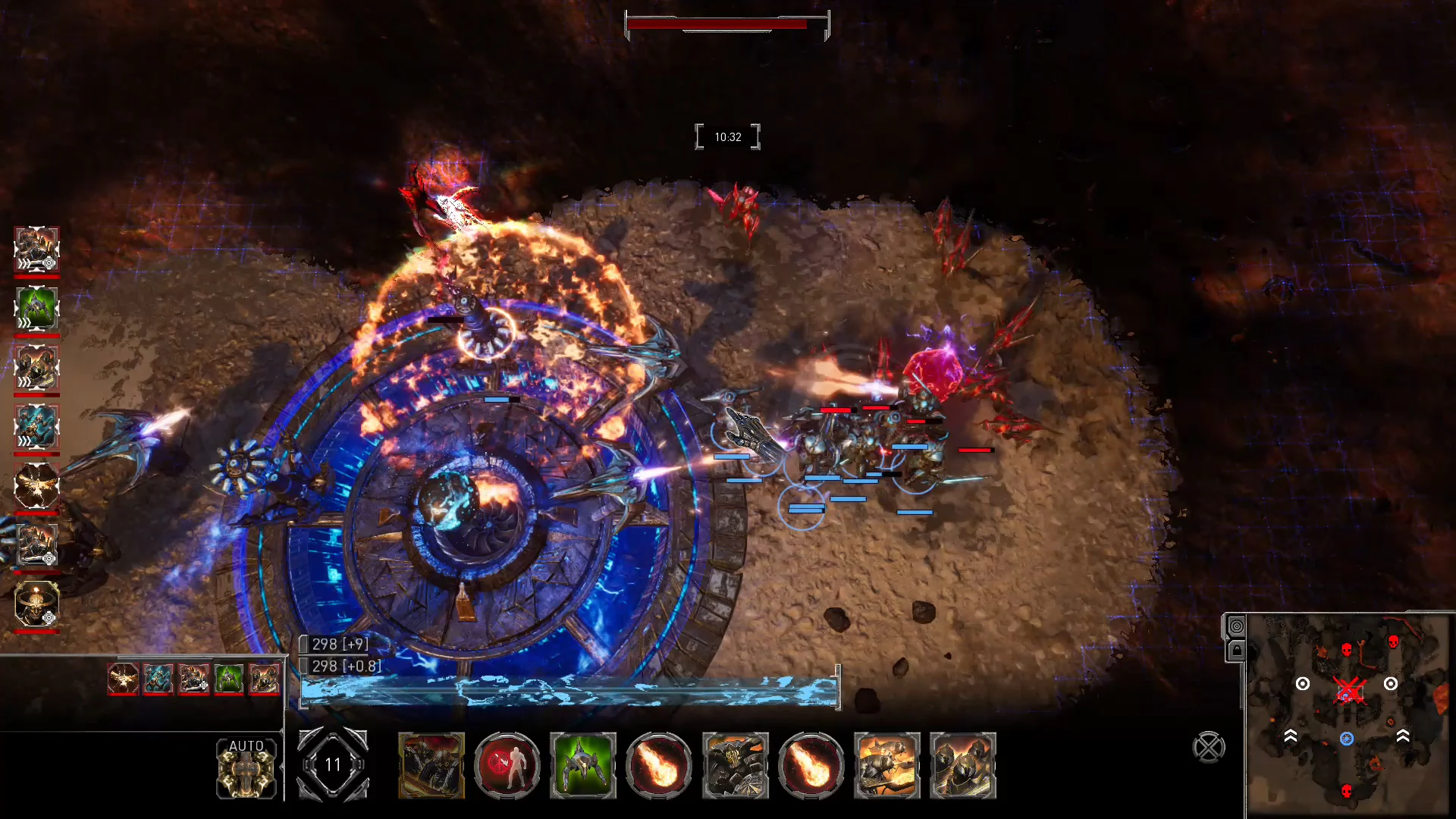Viewport: 1456px width, 819px height.
Task: Toggle the lock icon next to the minimap
Action: coord(1236,649)
